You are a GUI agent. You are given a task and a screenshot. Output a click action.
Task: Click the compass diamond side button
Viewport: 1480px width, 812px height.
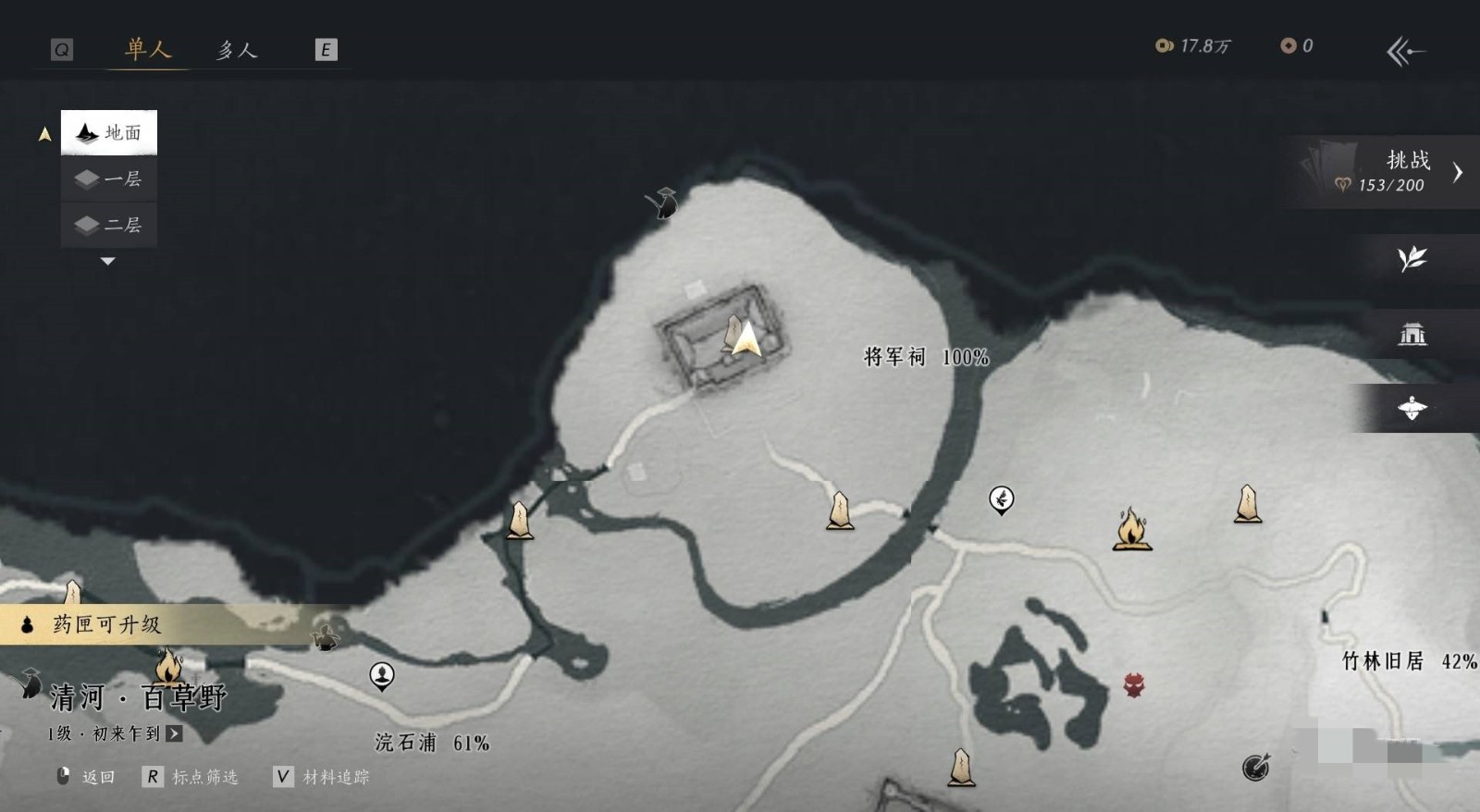[1412, 408]
